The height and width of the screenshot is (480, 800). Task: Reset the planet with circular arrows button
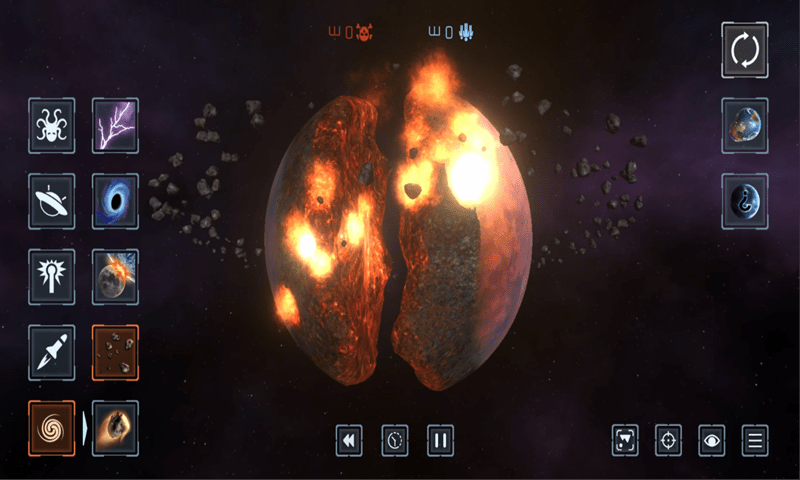[745, 50]
